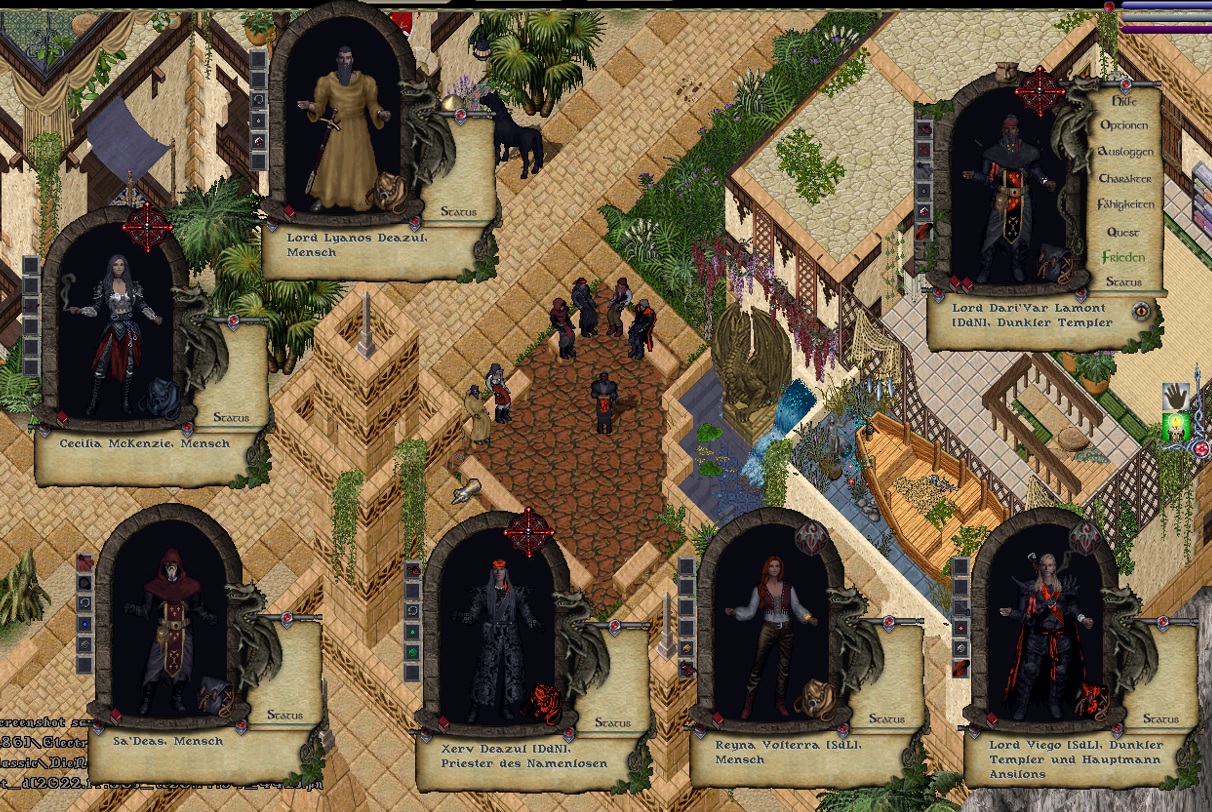Open the Hilfe menu on the paperdoll
The image size is (1212, 812).
tap(1124, 100)
